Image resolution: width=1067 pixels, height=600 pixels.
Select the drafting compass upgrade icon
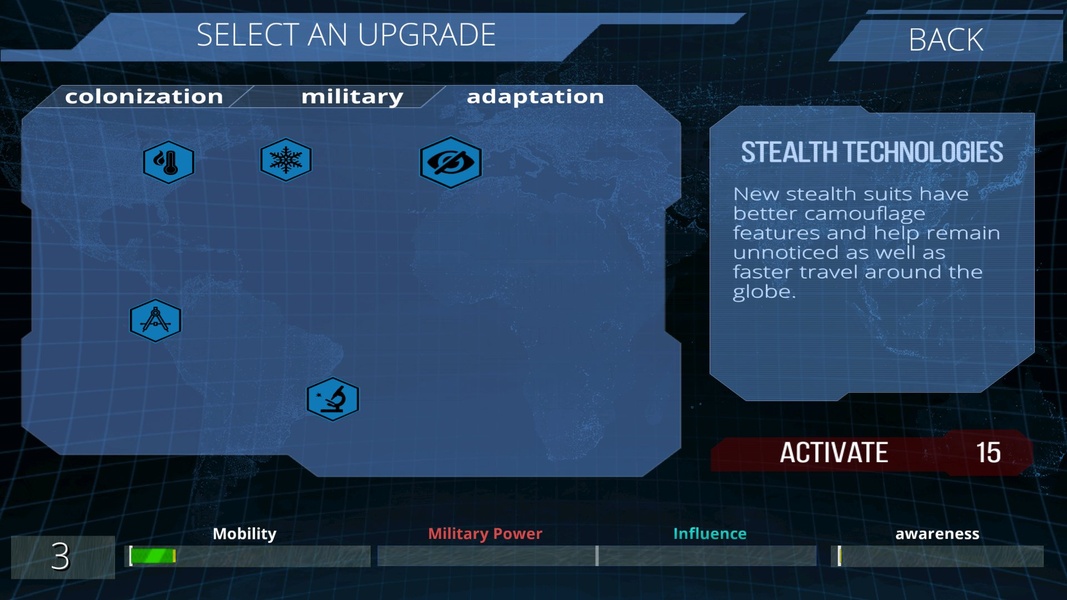[156, 321]
